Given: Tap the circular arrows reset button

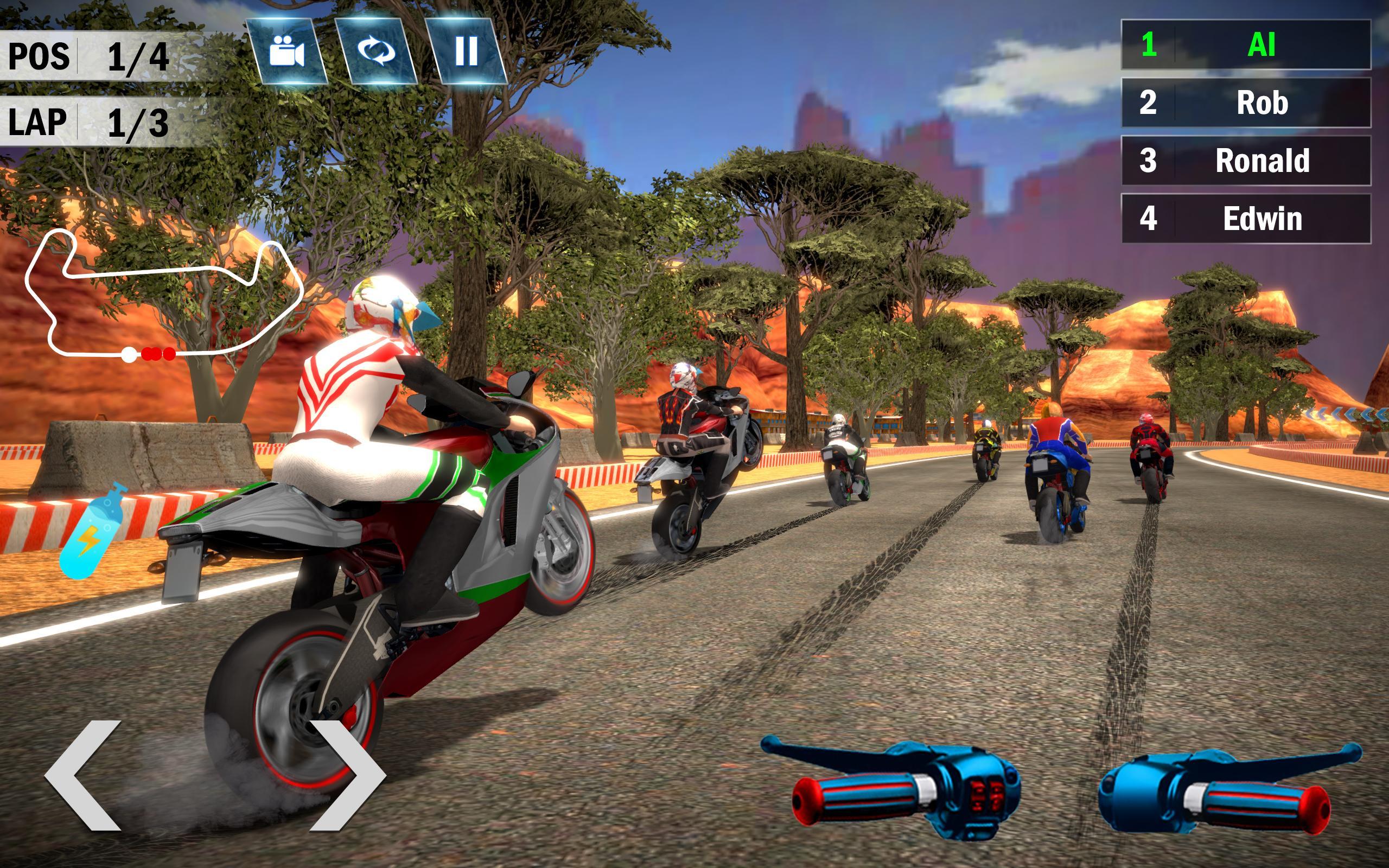Looking at the screenshot, I should coord(377,51).
